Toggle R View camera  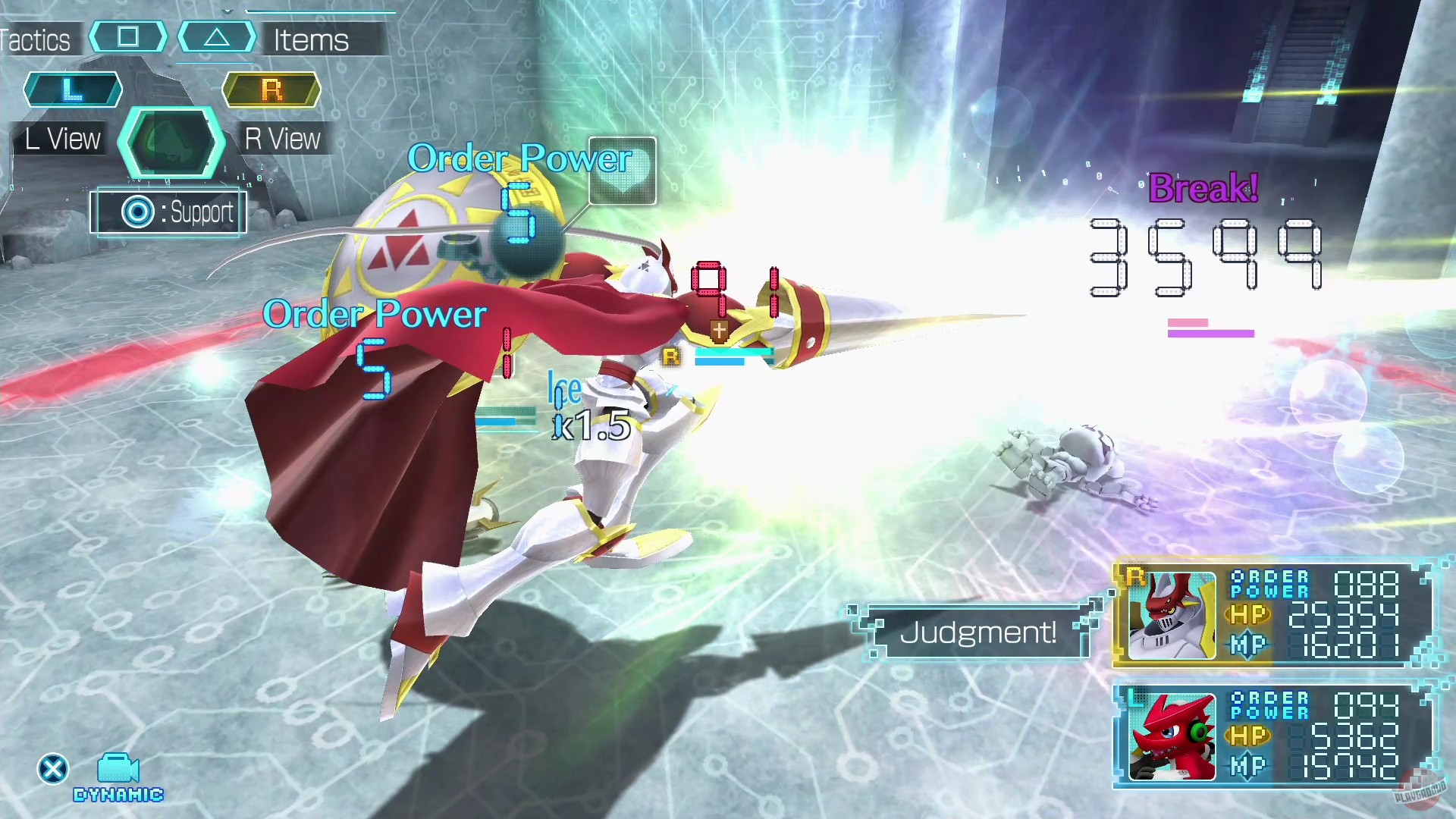tap(281, 139)
